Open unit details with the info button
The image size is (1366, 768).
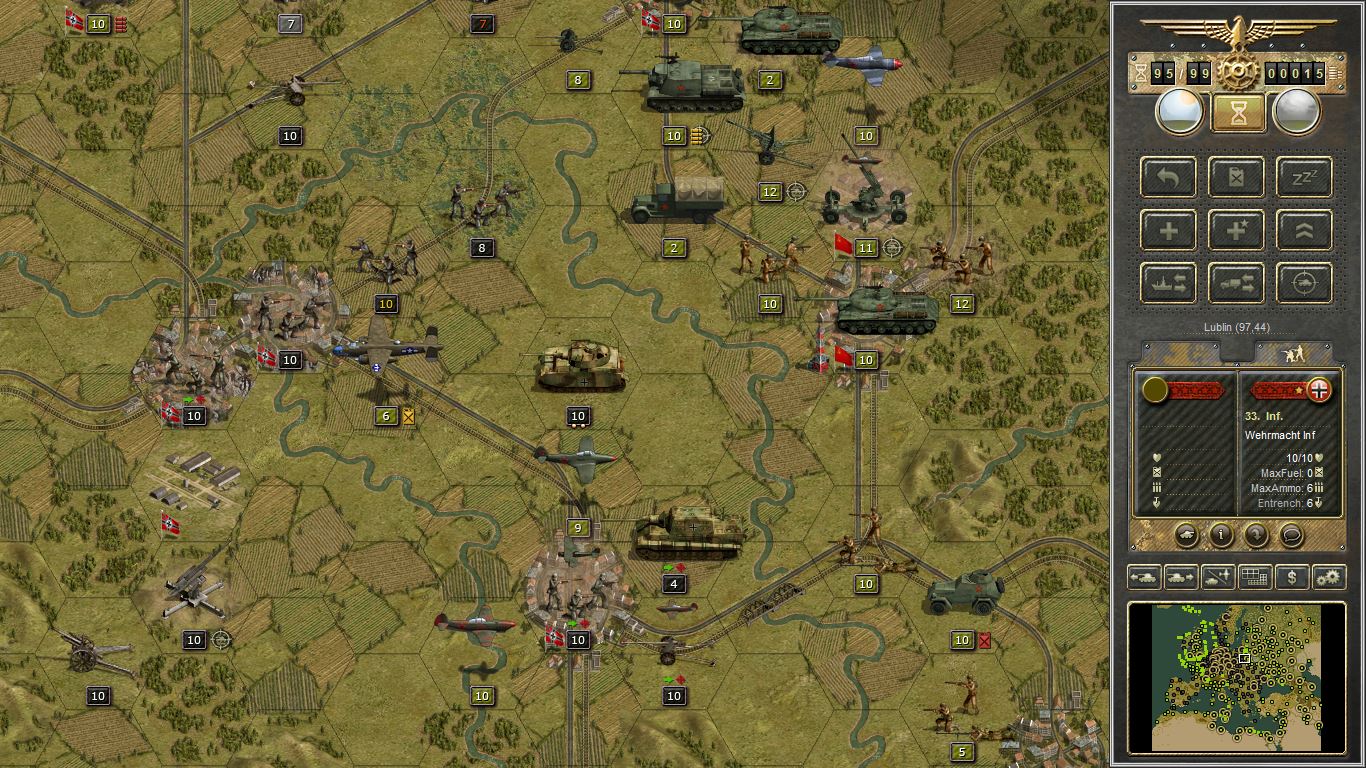(1221, 535)
